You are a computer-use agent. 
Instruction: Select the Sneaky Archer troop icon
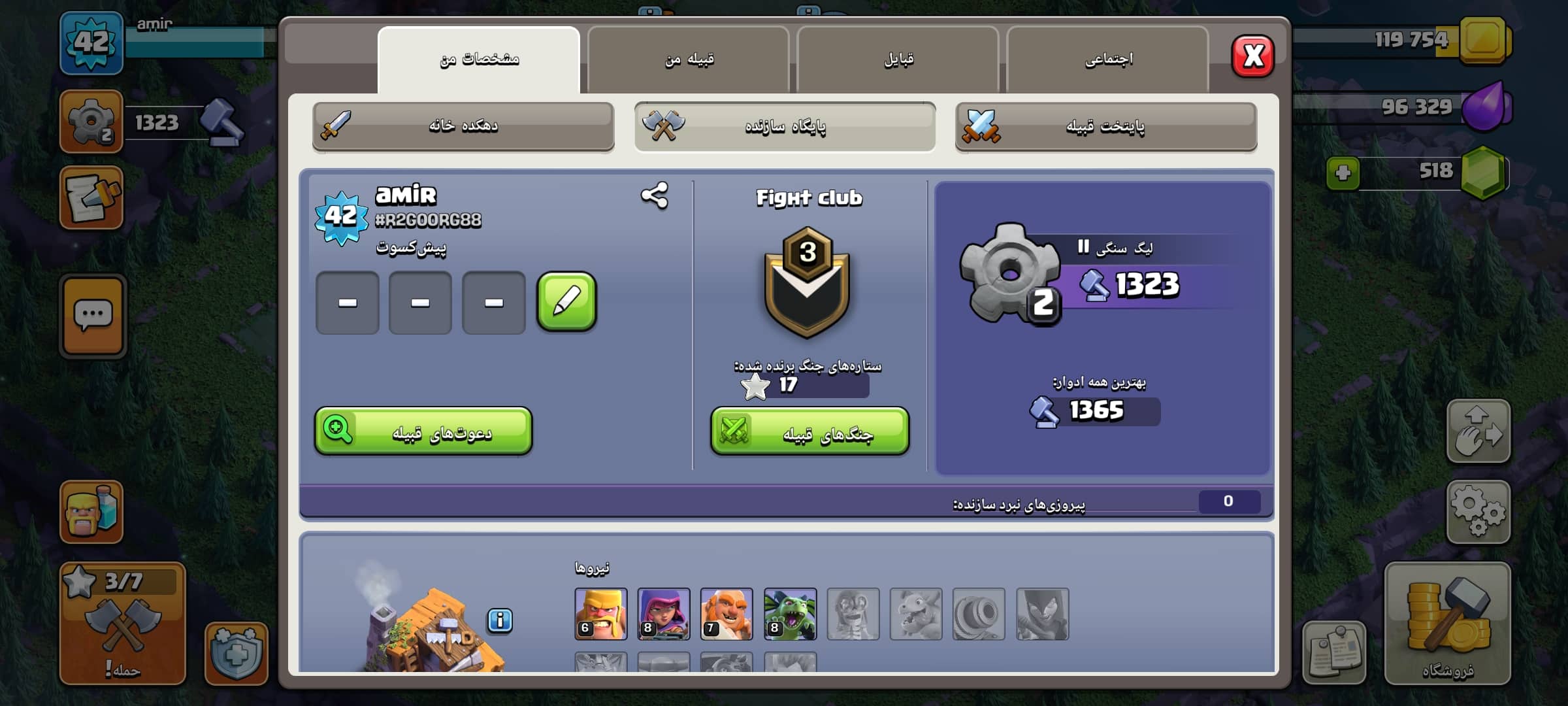click(663, 613)
